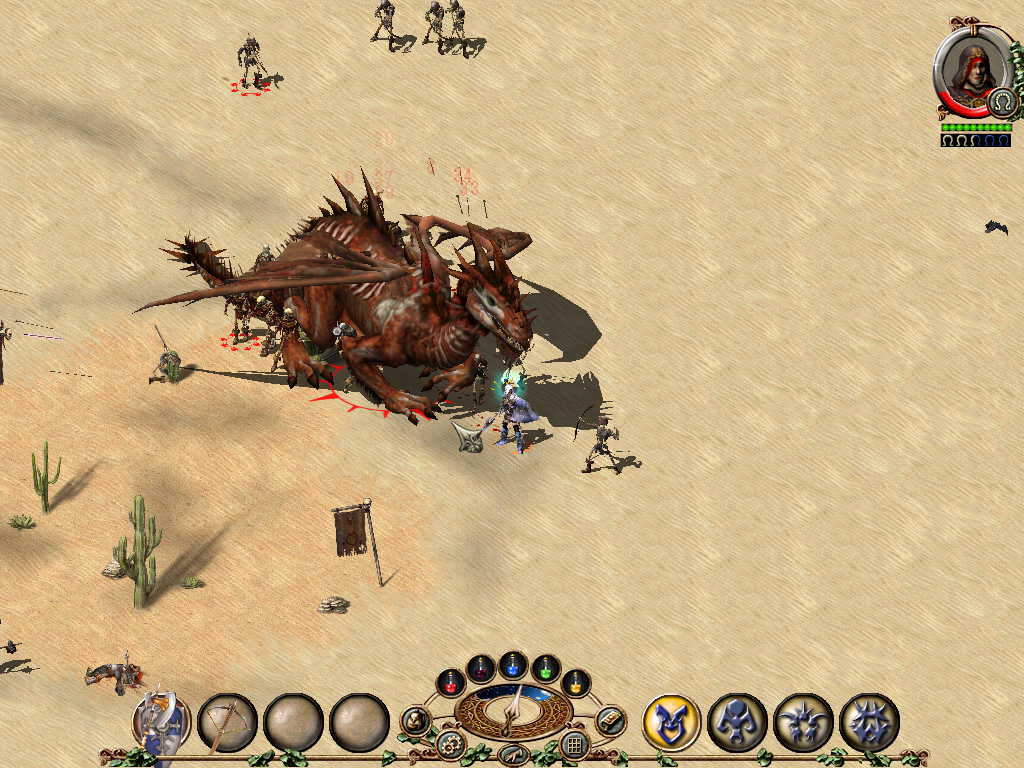Viewport: 1024px width, 768px height.
Task: Use the yellow potion
Action: coord(576,684)
